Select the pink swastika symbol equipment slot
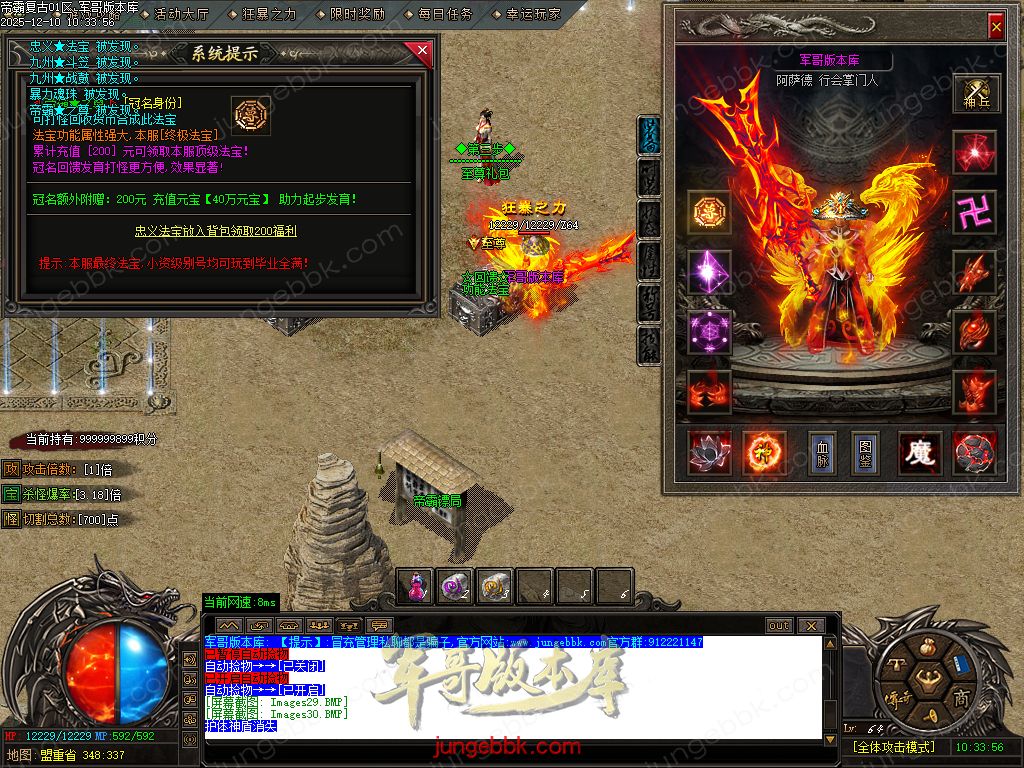1024x768 pixels. pyautogui.click(x=973, y=212)
